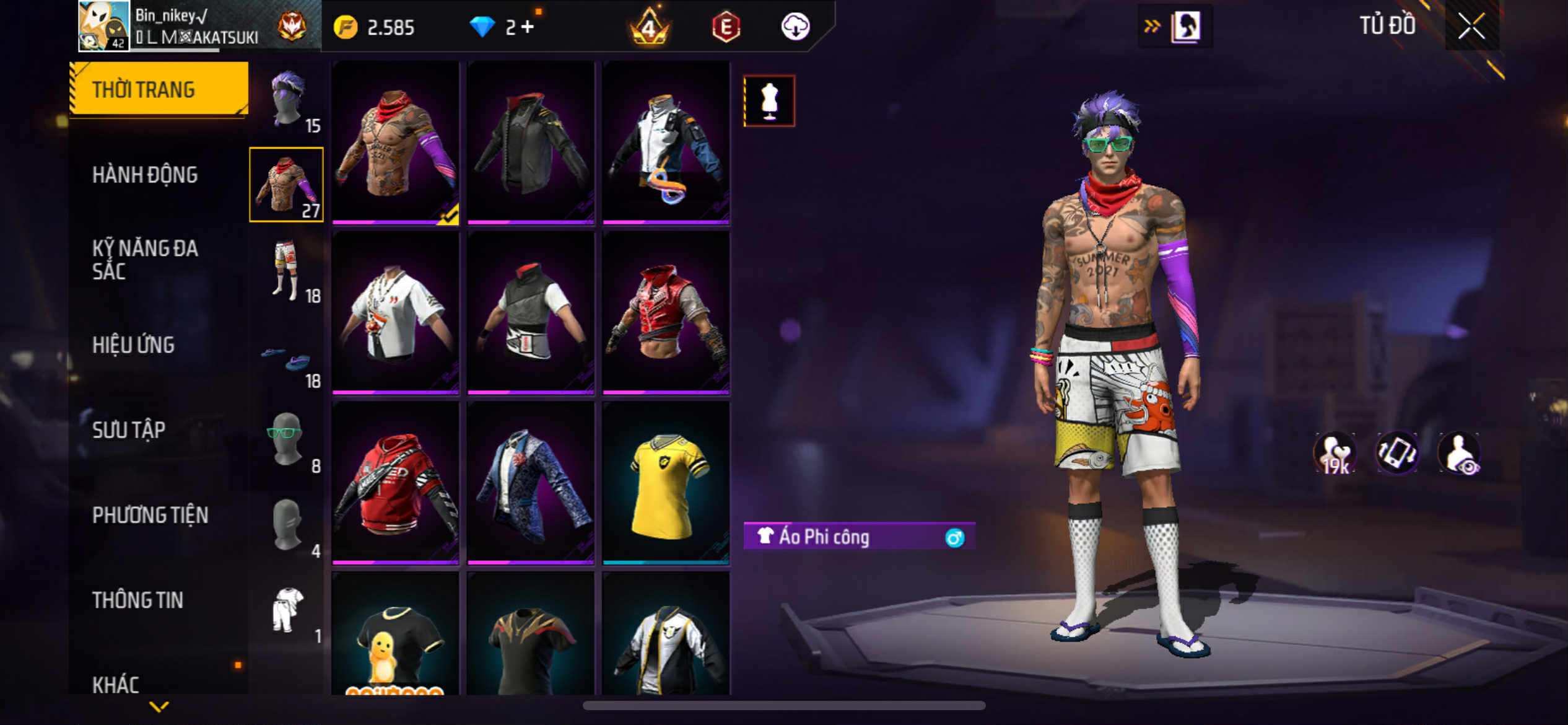Open the player profile avatar
1568x725 pixels.
104,26
